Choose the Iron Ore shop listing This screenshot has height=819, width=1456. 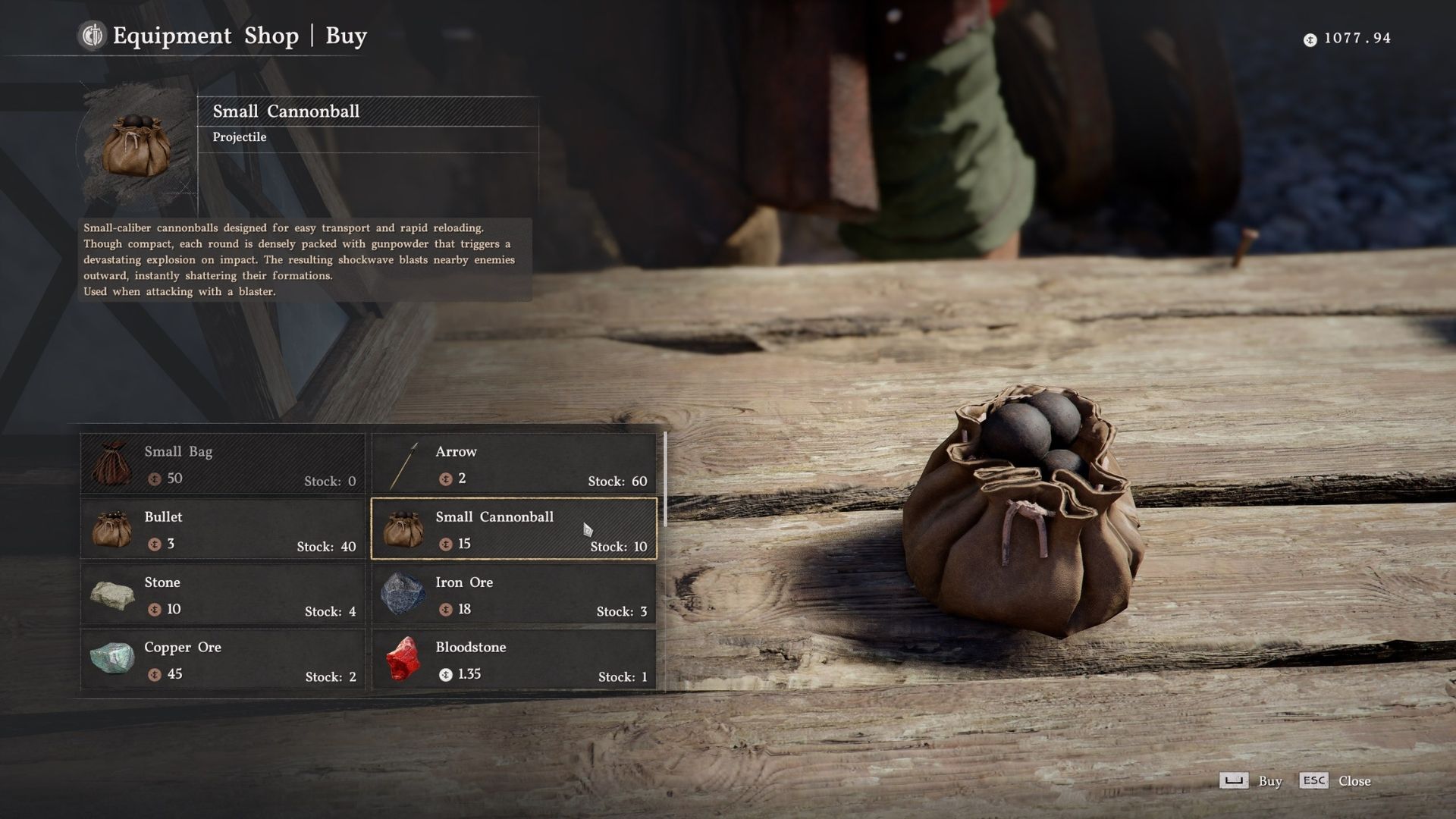(513, 594)
